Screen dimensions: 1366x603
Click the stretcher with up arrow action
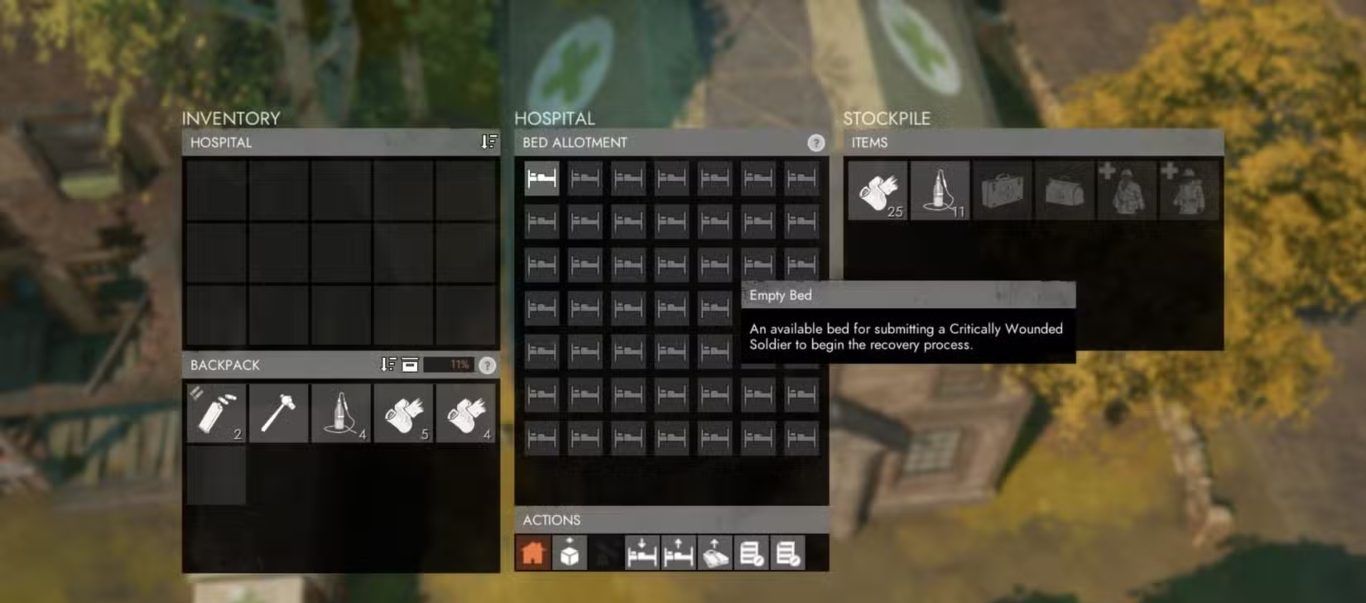pyautogui.click(x=713, y=553)
